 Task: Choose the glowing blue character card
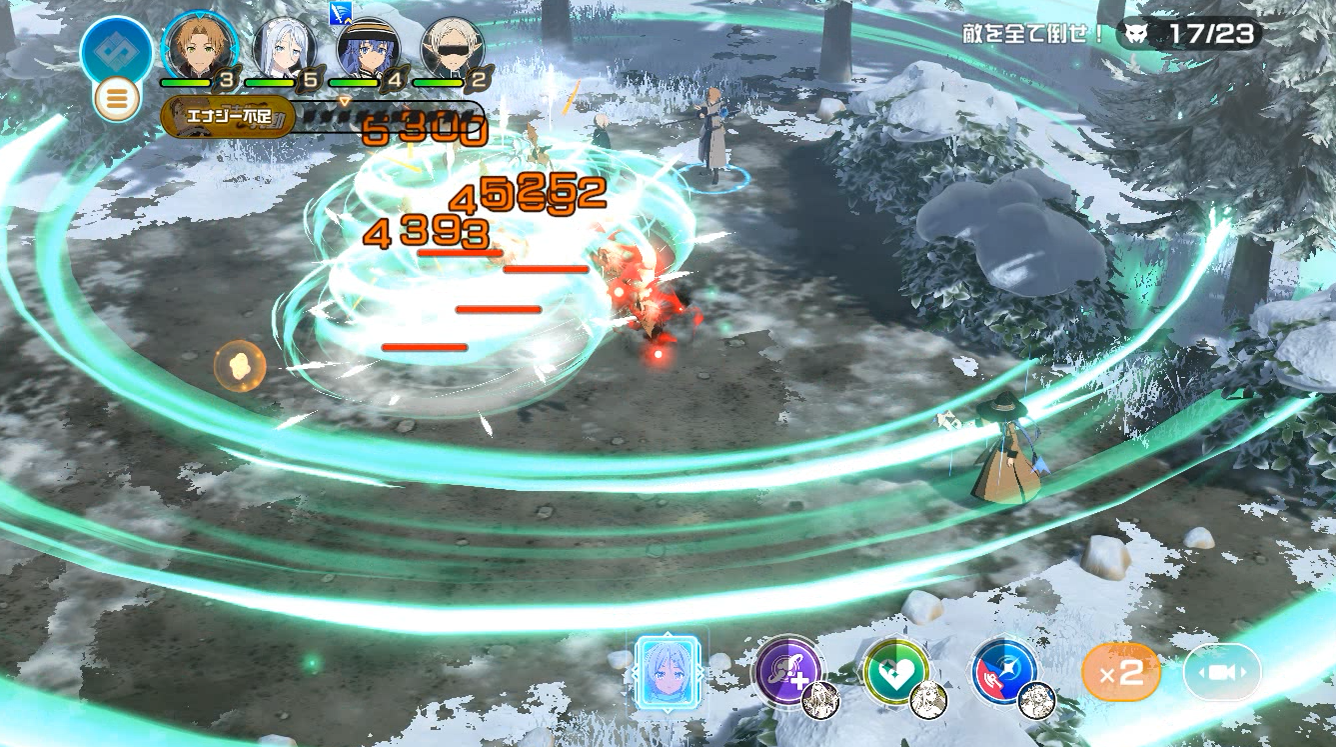click(x=668, y=672)
